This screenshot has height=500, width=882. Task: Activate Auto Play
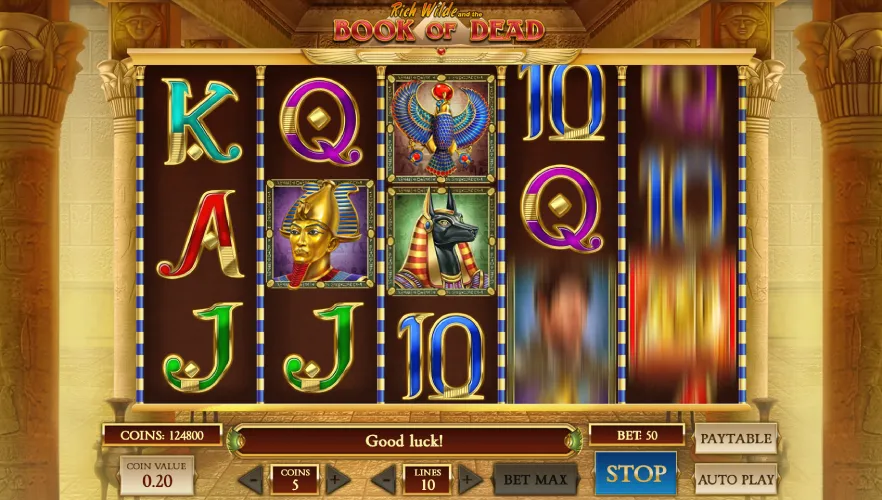pyautogui.click(x=735, y=479)
